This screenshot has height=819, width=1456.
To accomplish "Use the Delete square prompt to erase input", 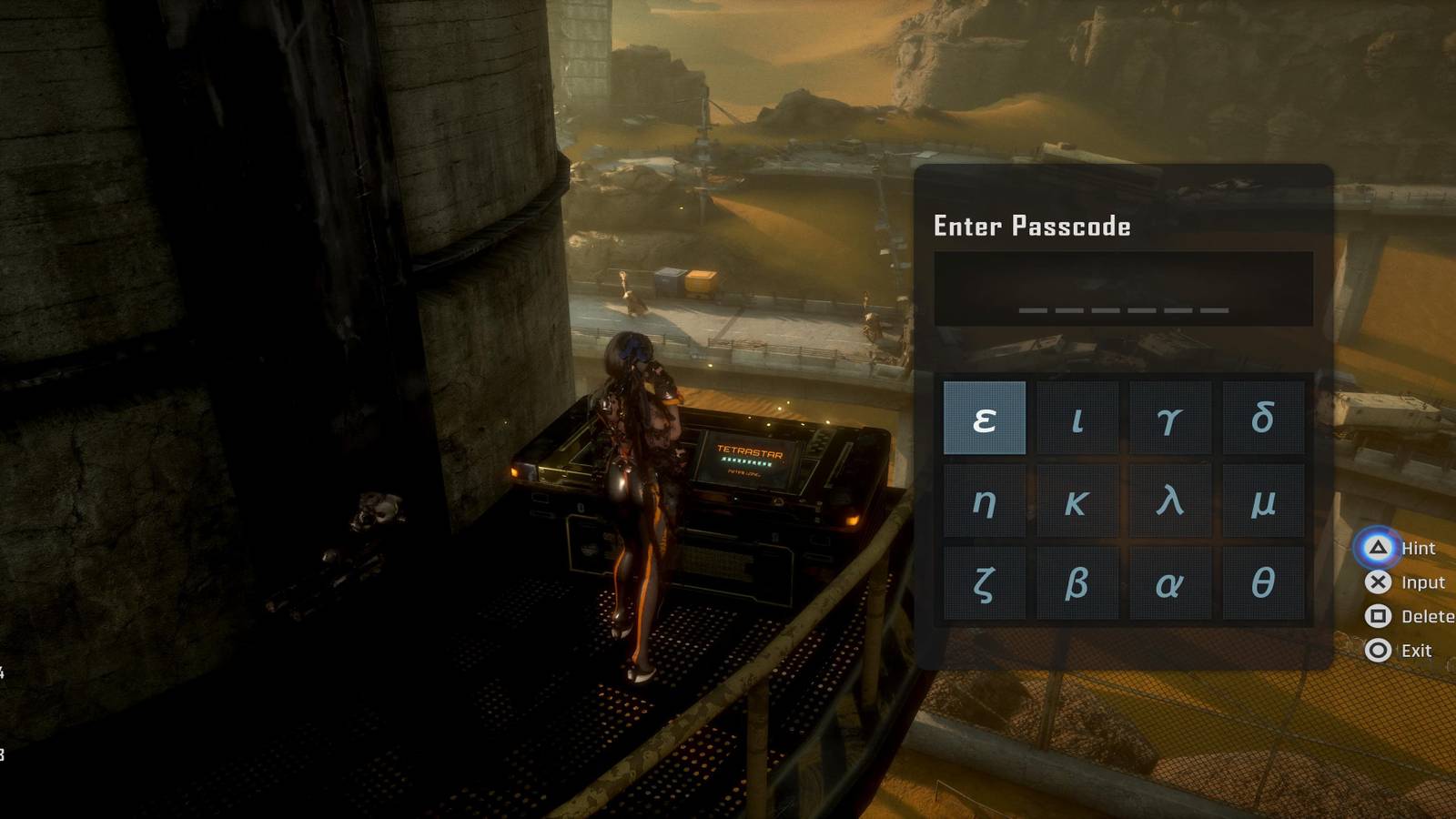I will pyautogui.click(x=1380, y=617).
